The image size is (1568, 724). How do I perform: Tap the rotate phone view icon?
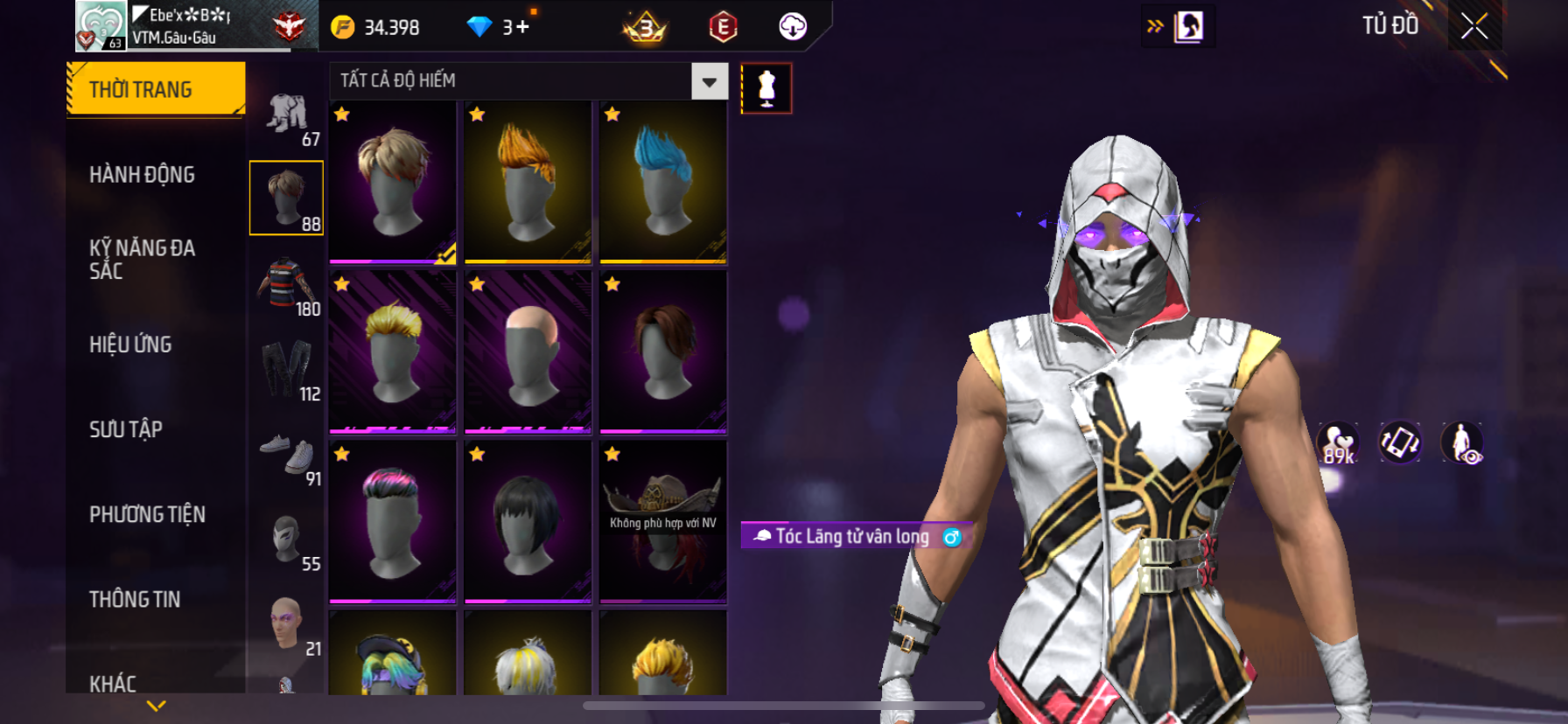(x=1399, y=442)
